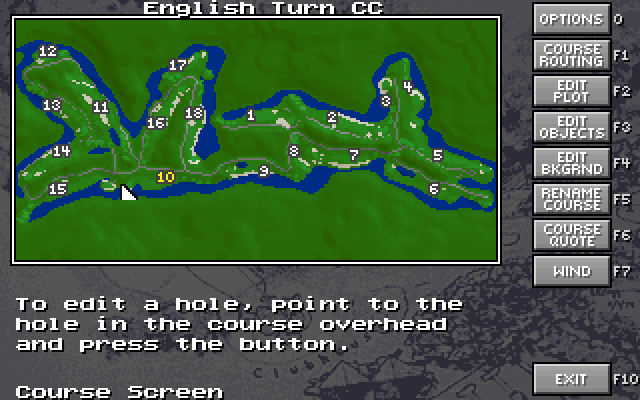Activate the Wind button
The height and width of the screenshot is (400, 640).
coord(571,270)
